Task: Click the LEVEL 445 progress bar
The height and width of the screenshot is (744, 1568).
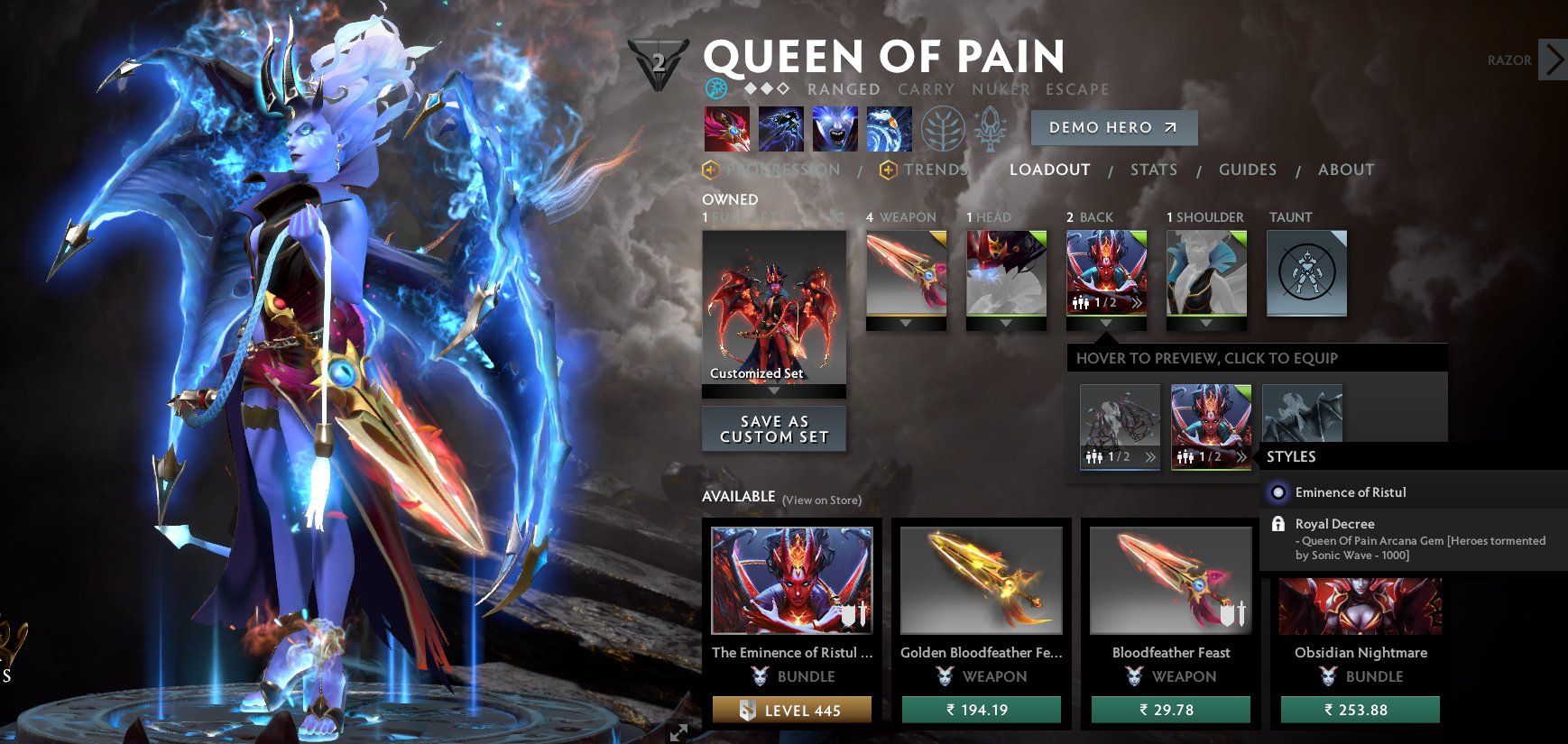Action: [x=792, y=710]
